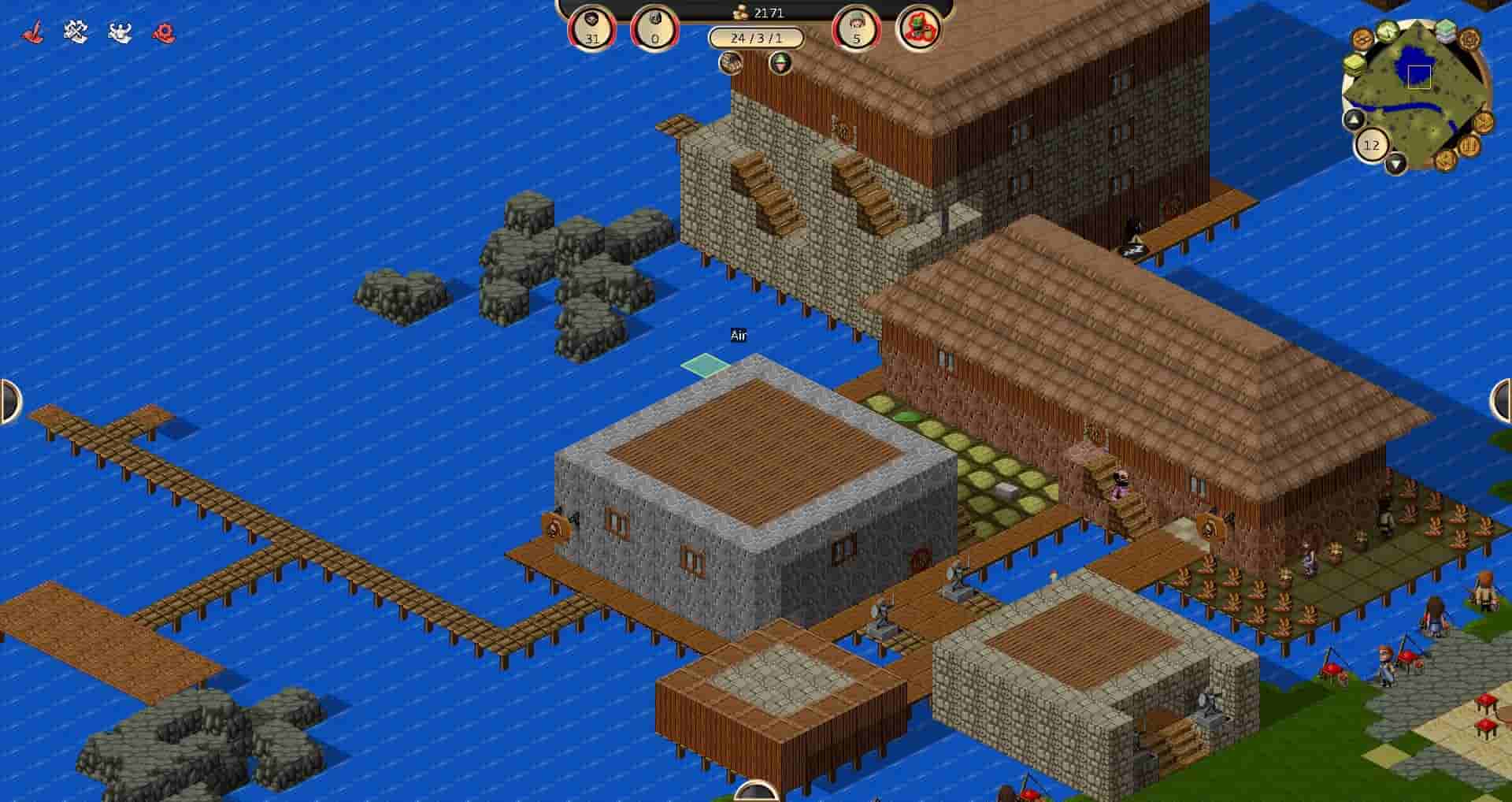The height and width of the screenshot is (802, 1512).
Task: Click the red alerts circle in the top bar
Action: [920, 28]
